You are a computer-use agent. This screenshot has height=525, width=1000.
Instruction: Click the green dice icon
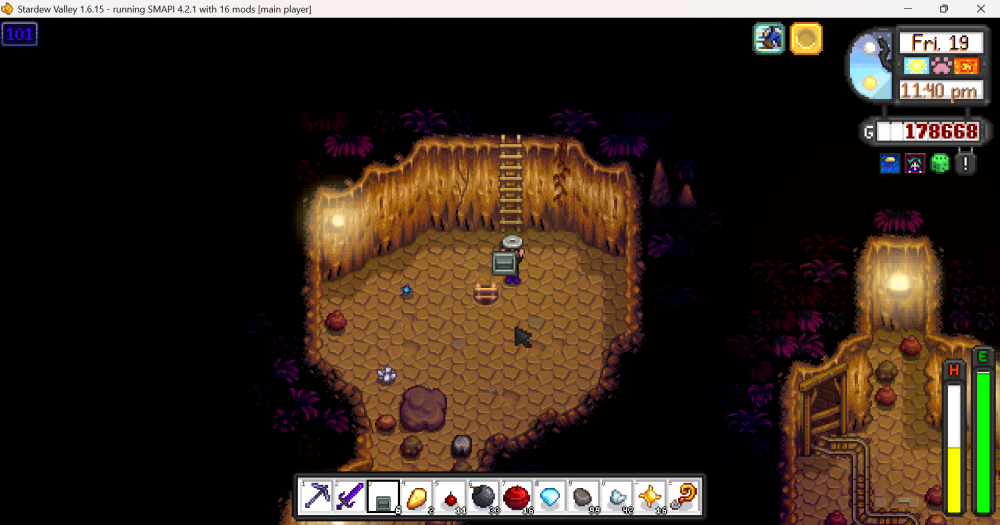(x=940, y=163)
